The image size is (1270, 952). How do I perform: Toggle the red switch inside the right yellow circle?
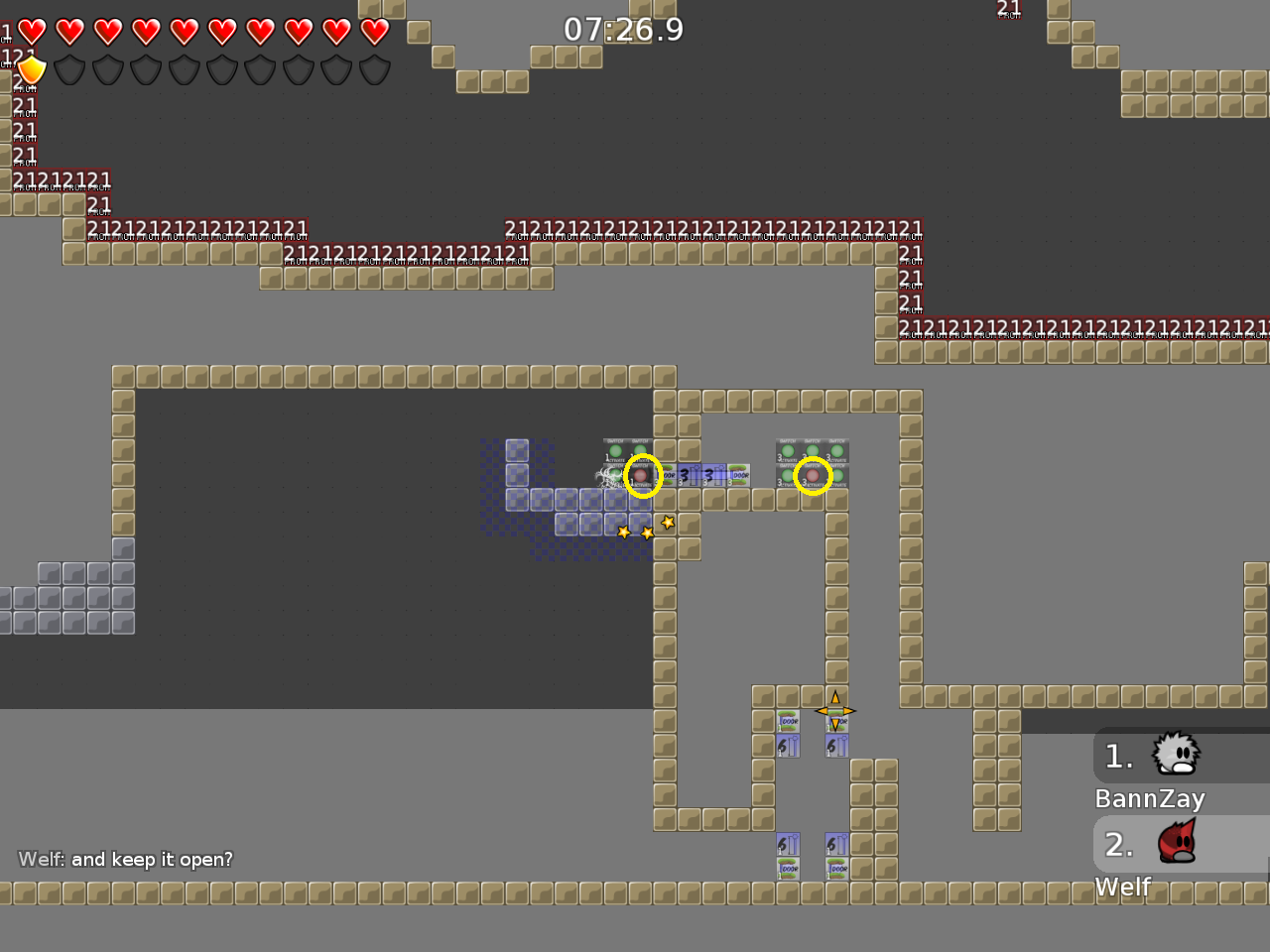tap(813, 475)
